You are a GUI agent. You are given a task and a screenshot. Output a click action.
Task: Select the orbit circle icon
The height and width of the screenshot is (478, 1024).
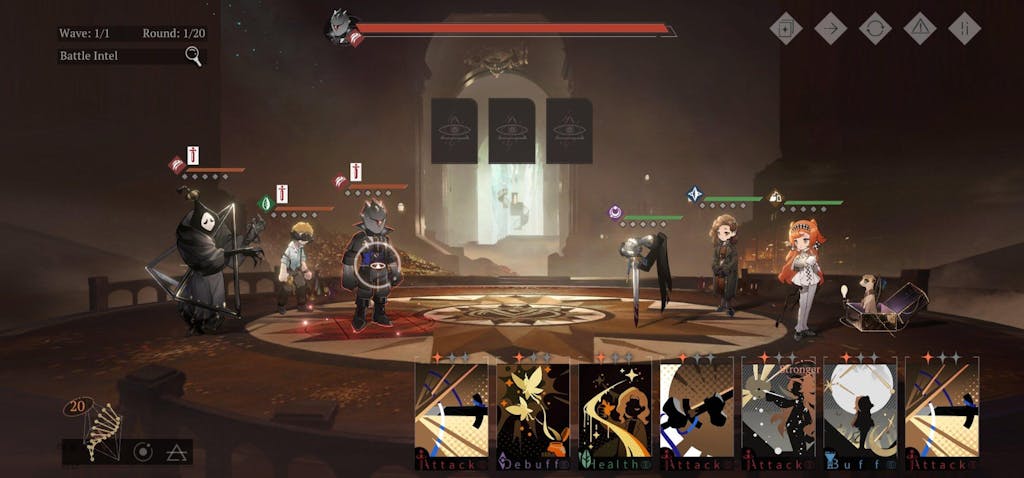(x=143, y=452)
